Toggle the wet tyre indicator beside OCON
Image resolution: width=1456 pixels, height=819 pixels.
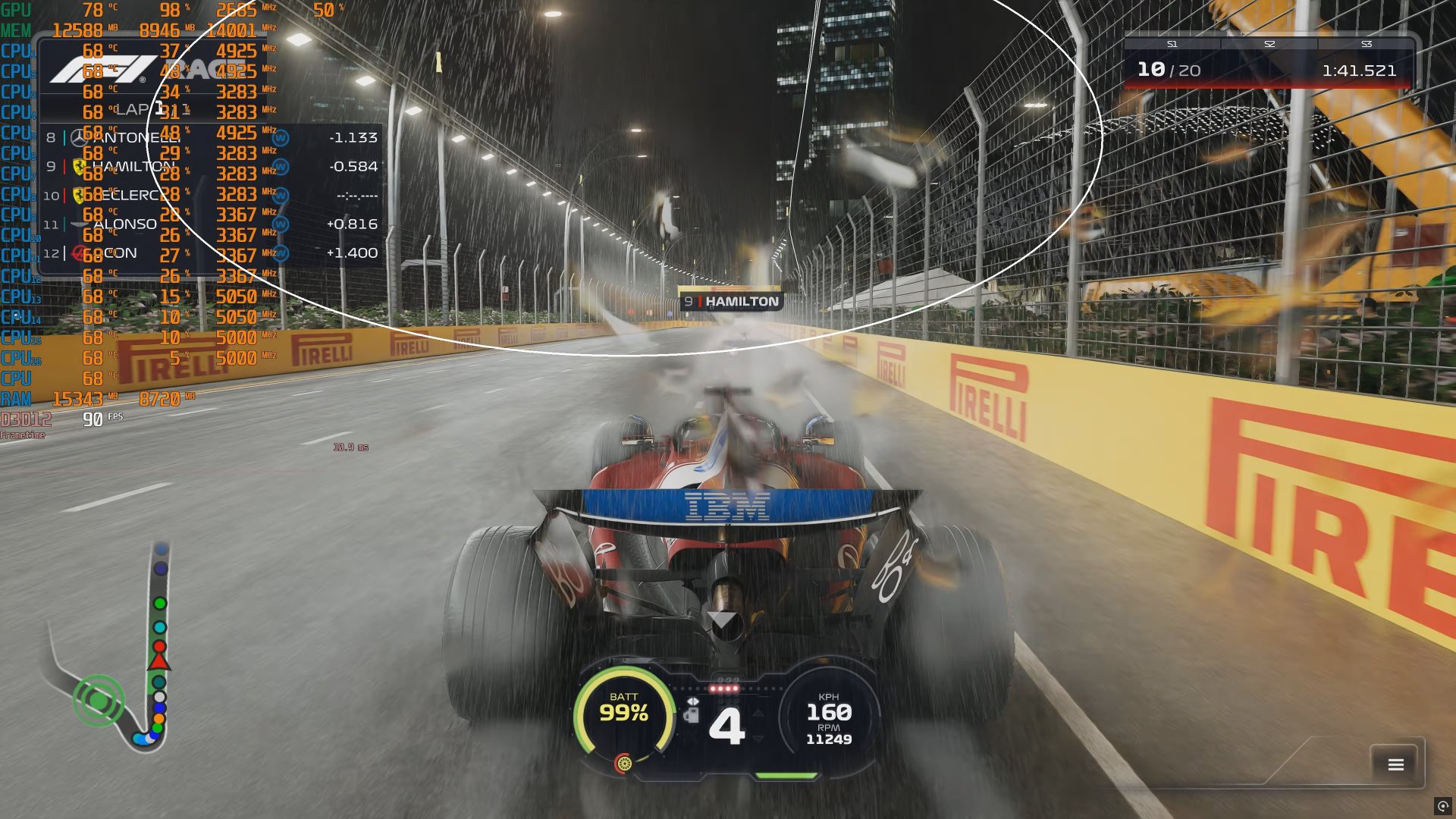pyautogui.click(x=281, y=252)
